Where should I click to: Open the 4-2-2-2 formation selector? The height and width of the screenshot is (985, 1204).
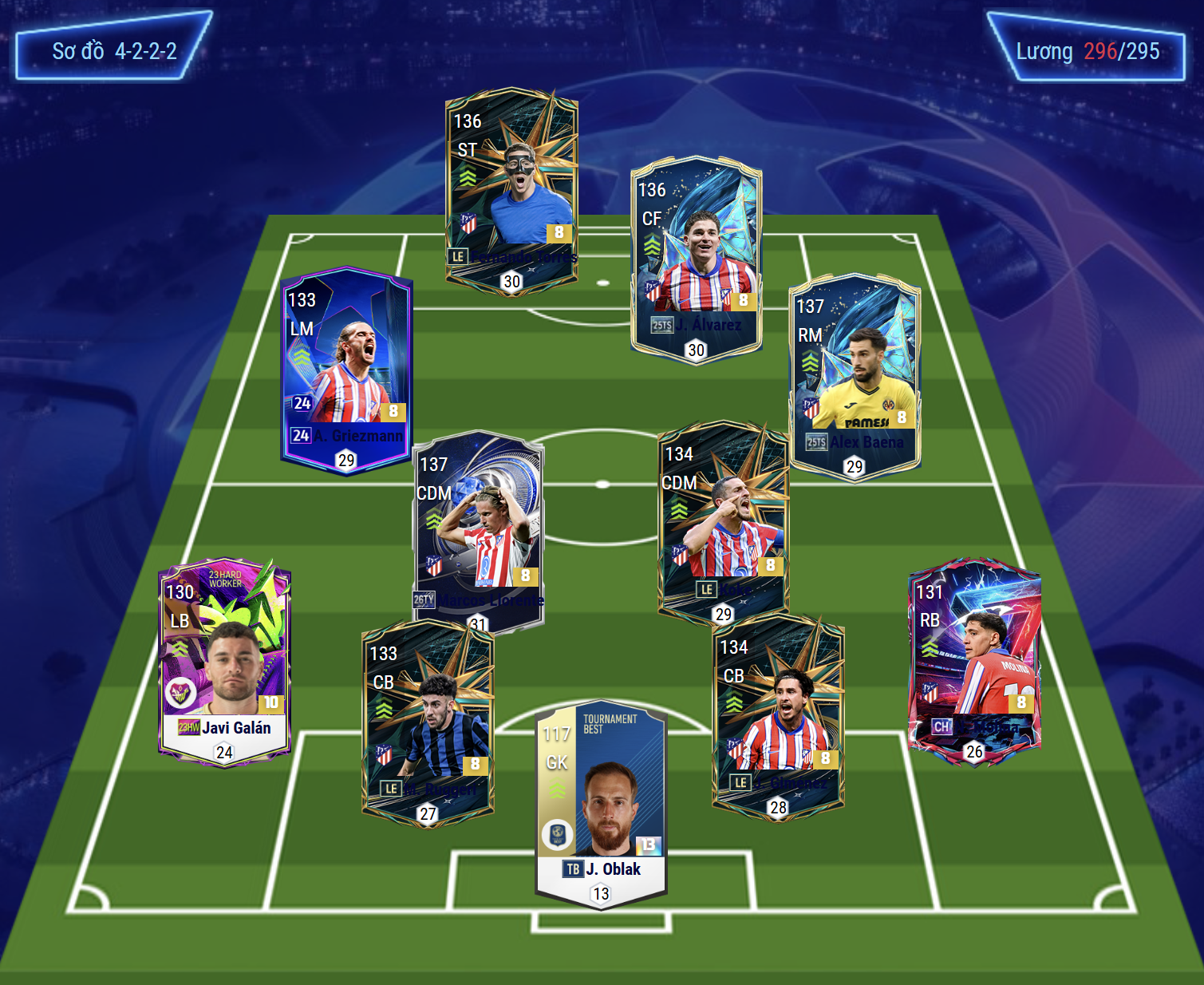tap(114, 51)
